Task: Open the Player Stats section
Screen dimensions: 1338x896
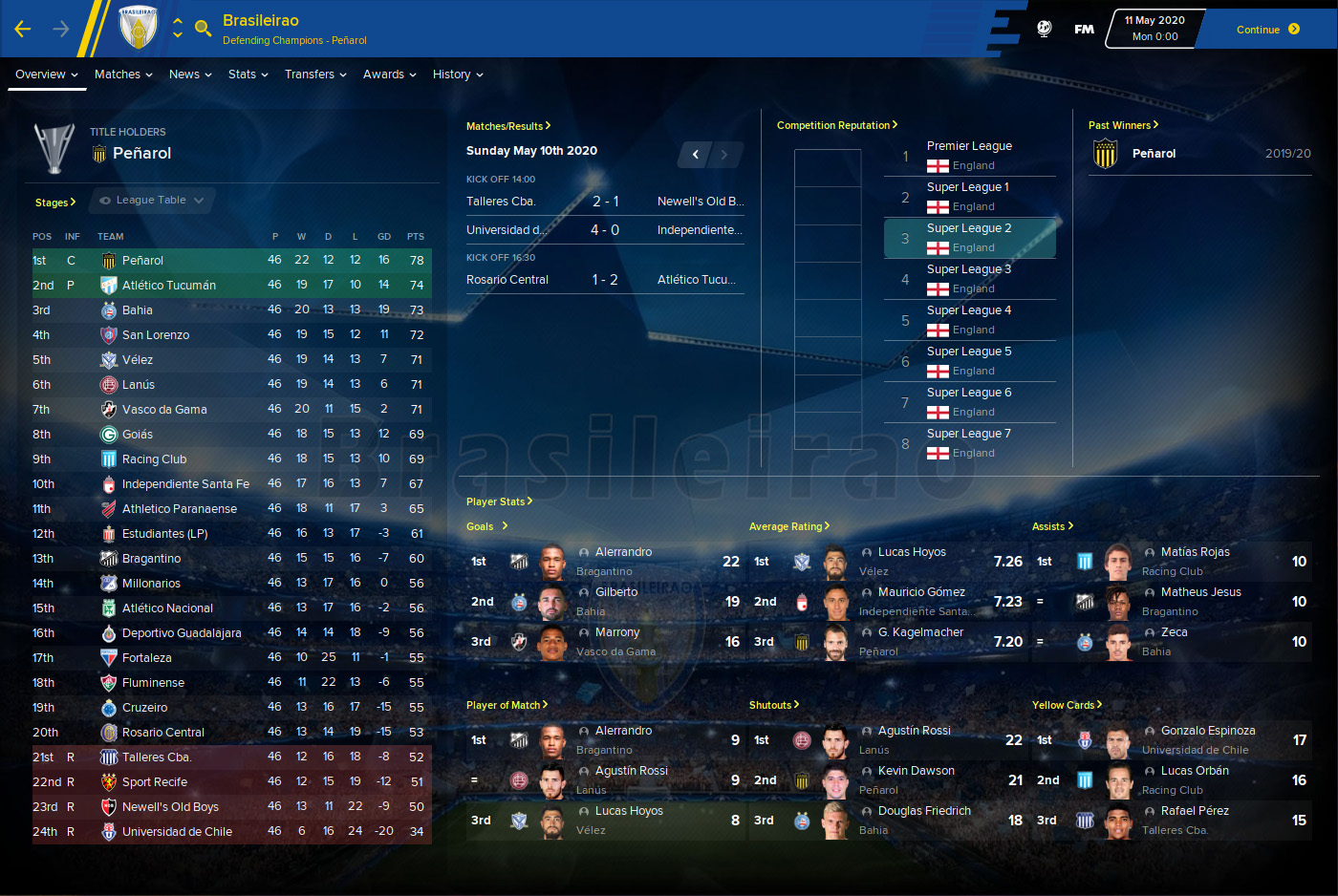Action: tap(499, 501)
